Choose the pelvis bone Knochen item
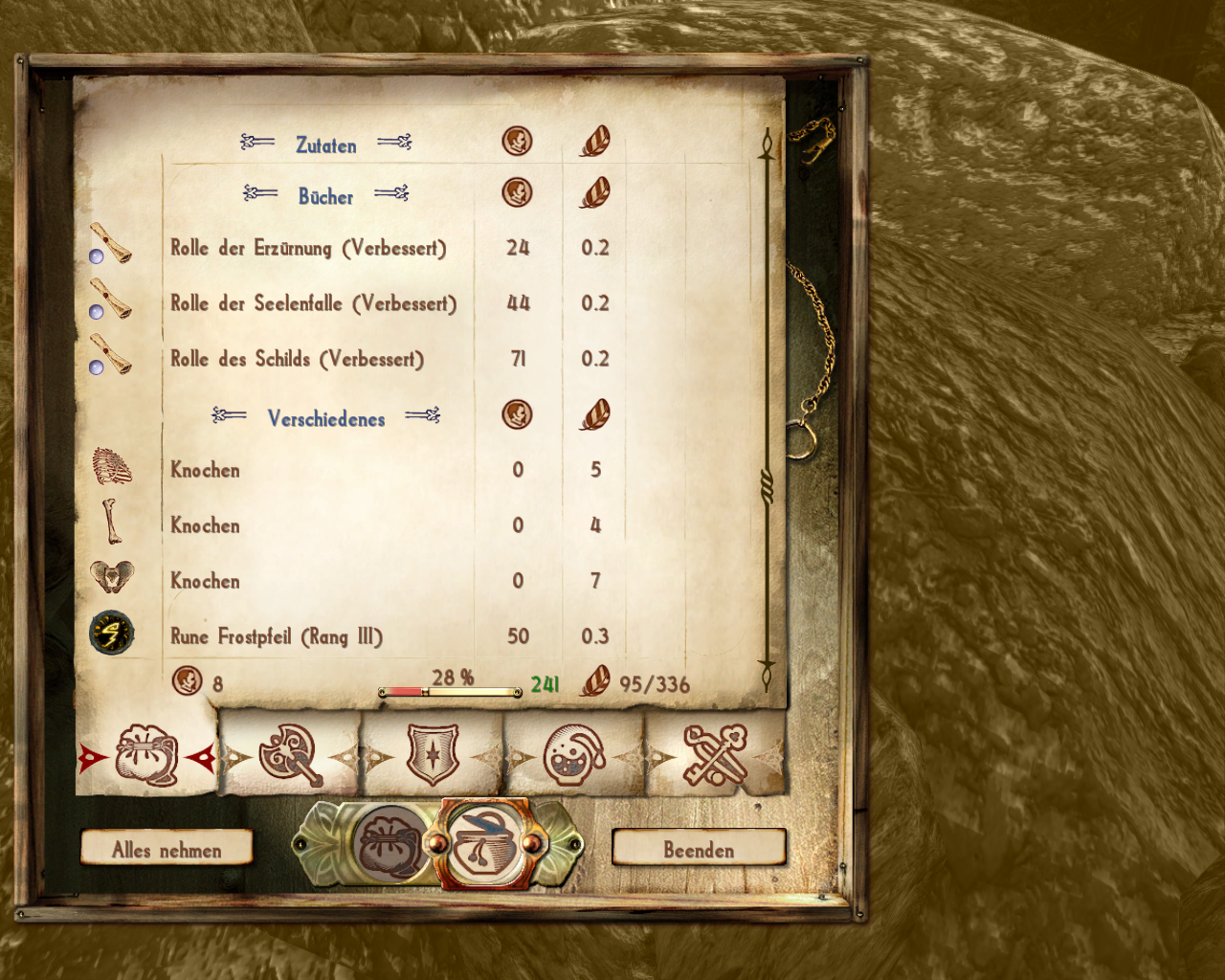The image size is (1225, 980). tap(205, 581)
